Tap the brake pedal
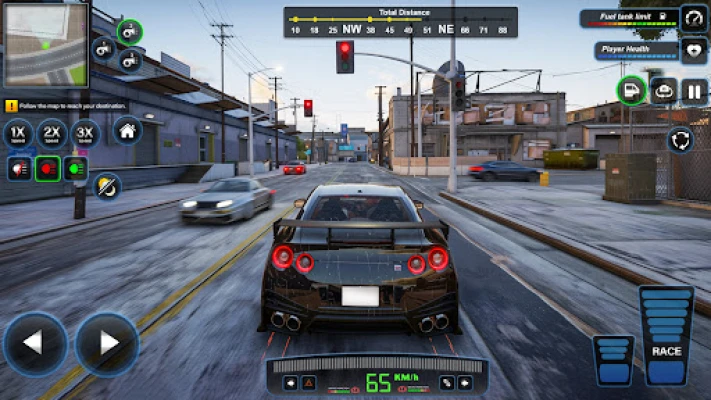Screen dimensions: 711x400 point(612,359)
